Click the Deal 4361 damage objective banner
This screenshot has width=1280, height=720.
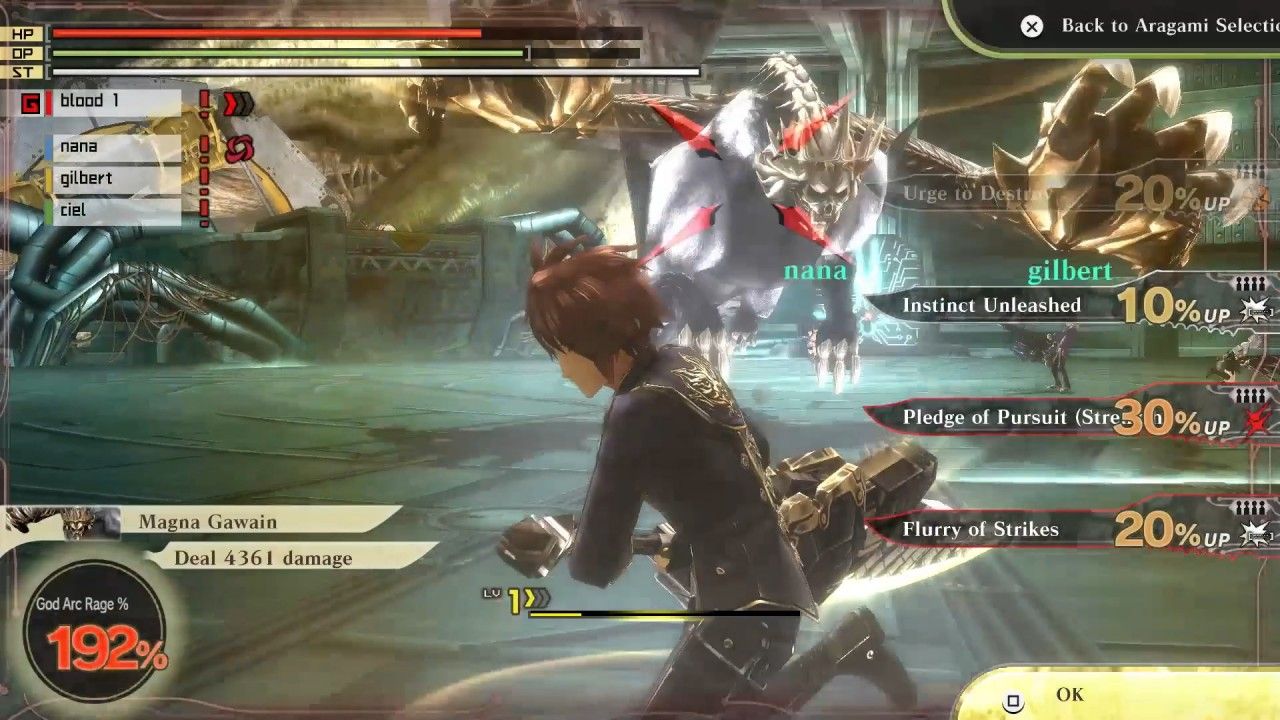point(268,558)
